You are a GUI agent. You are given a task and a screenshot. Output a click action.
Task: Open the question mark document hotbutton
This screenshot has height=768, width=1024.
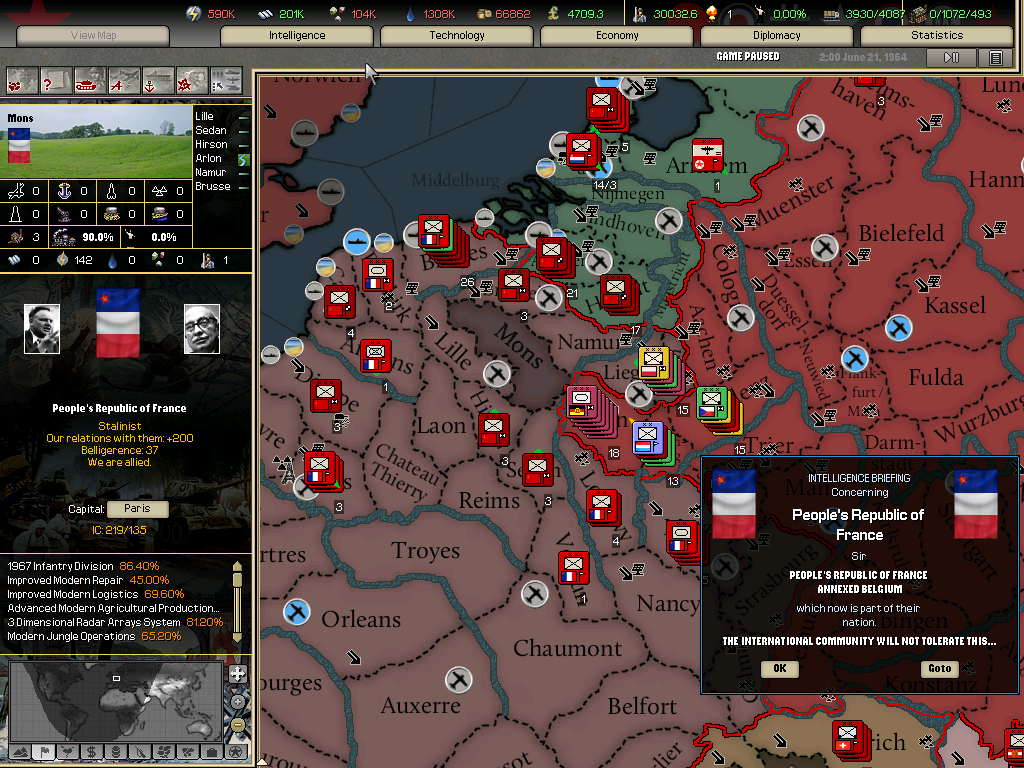(56, 78)
